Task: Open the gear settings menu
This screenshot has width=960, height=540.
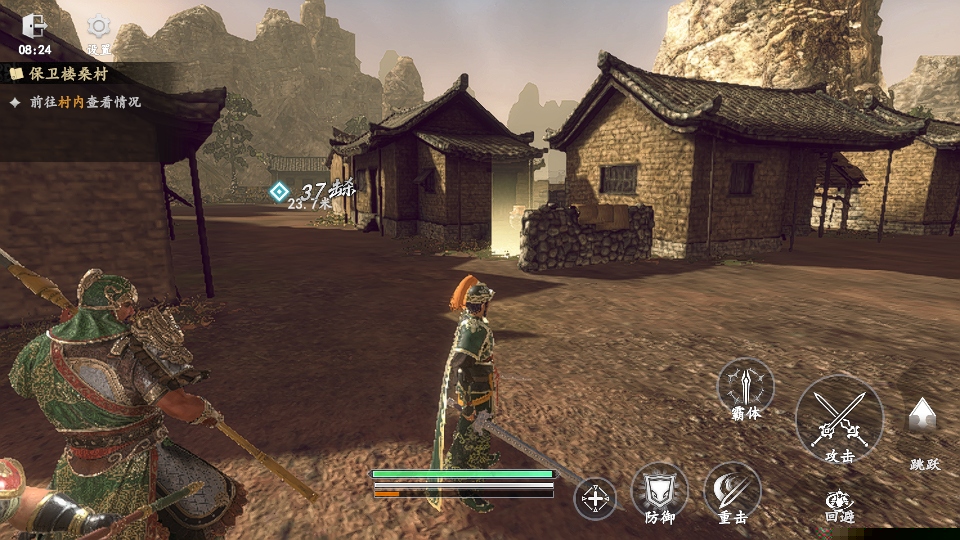Action: tap(98, 27)
